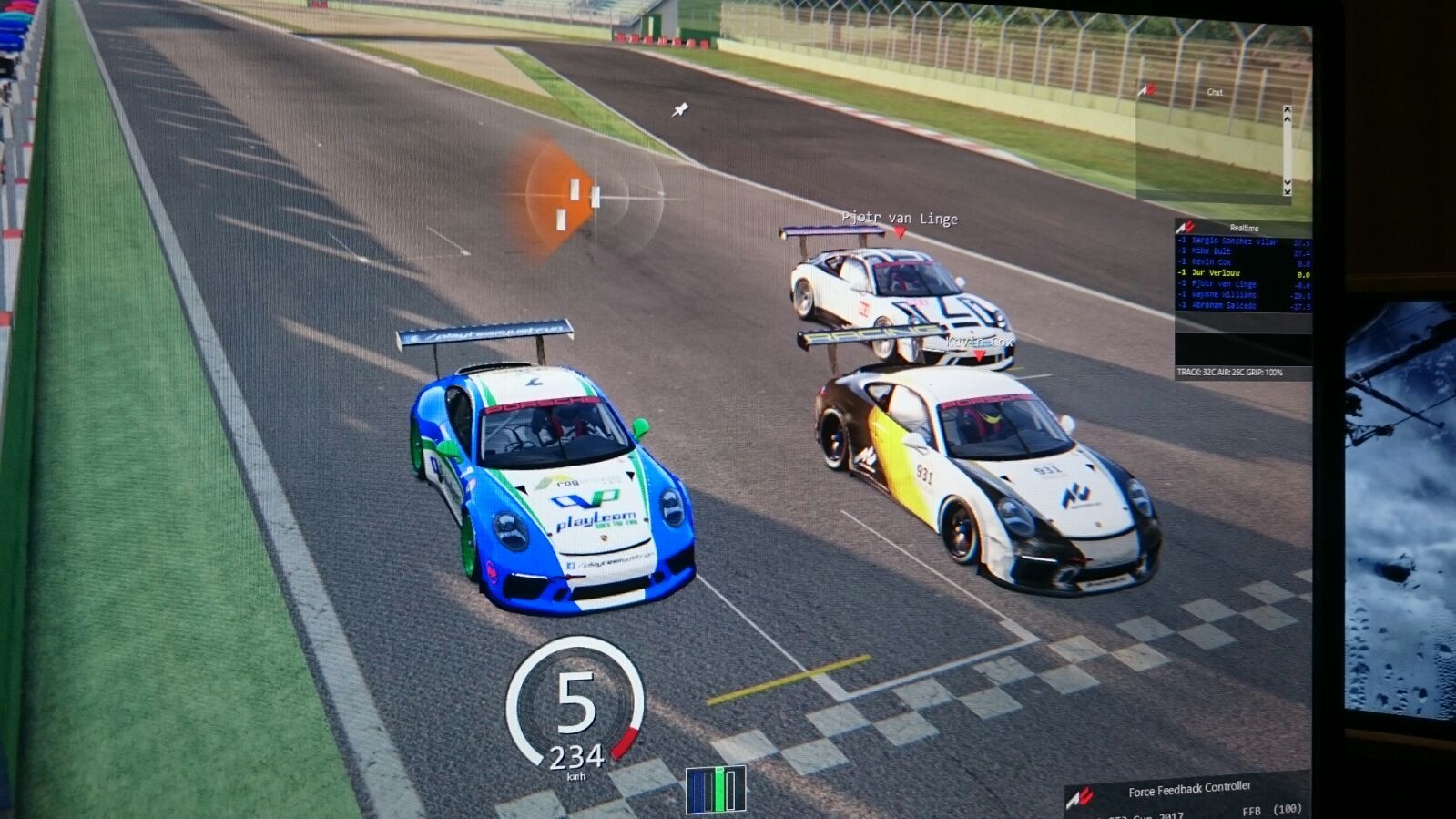
Task: Click the pedal input bars widget
Action: click(x=716, y=789)
